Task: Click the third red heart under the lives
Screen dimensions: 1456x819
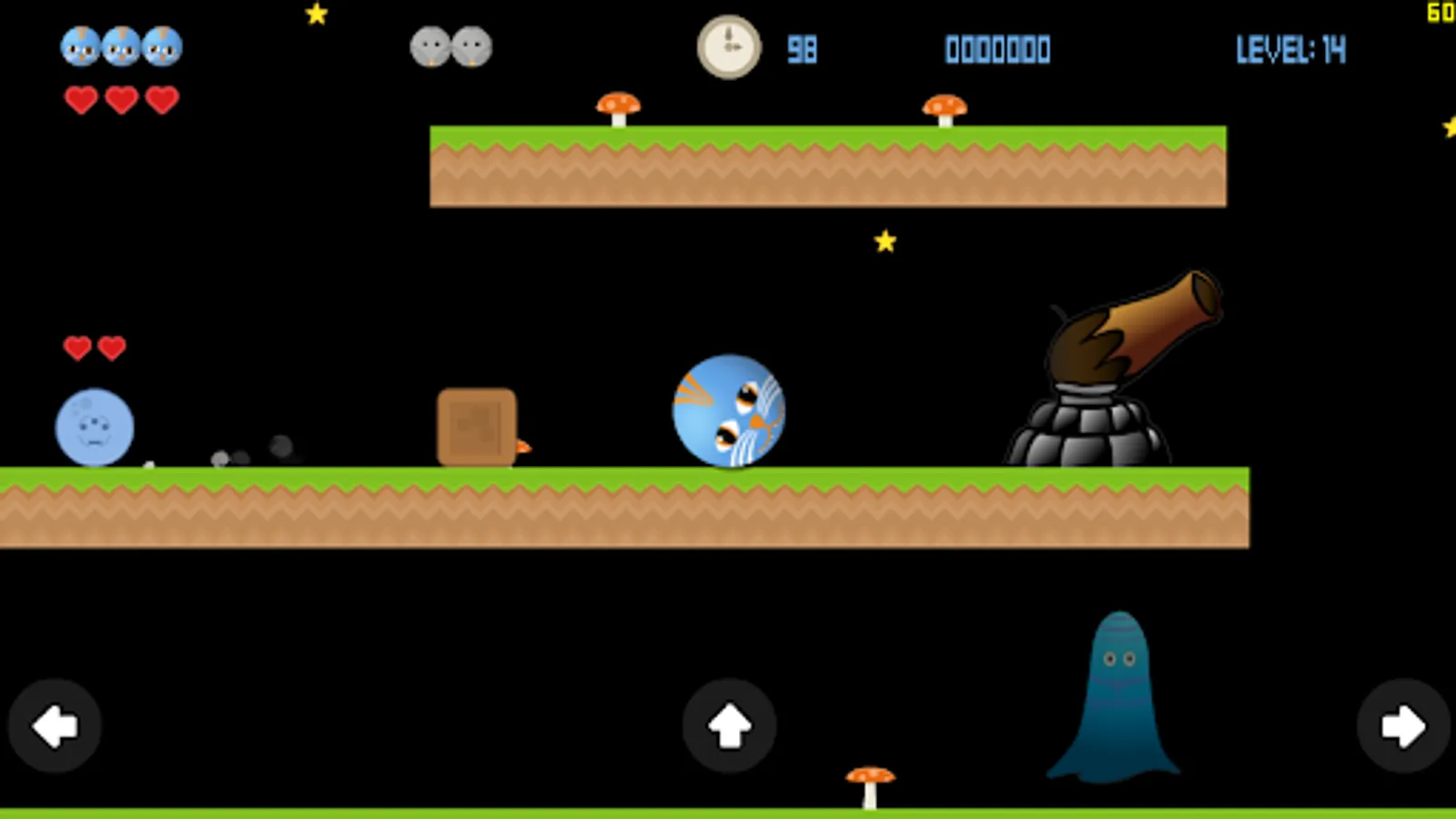Action: 162,98
